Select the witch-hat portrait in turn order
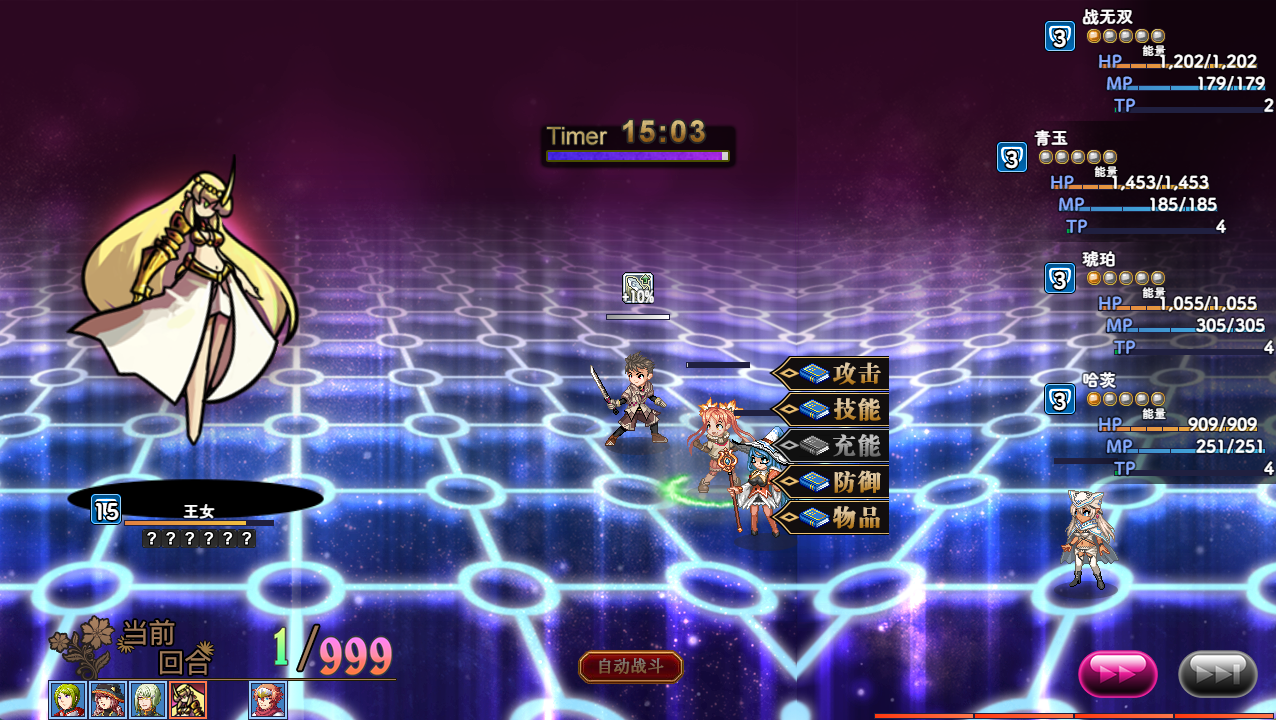Image resolution: width=1276 pixels, height=720 pixels. (108, 700)
